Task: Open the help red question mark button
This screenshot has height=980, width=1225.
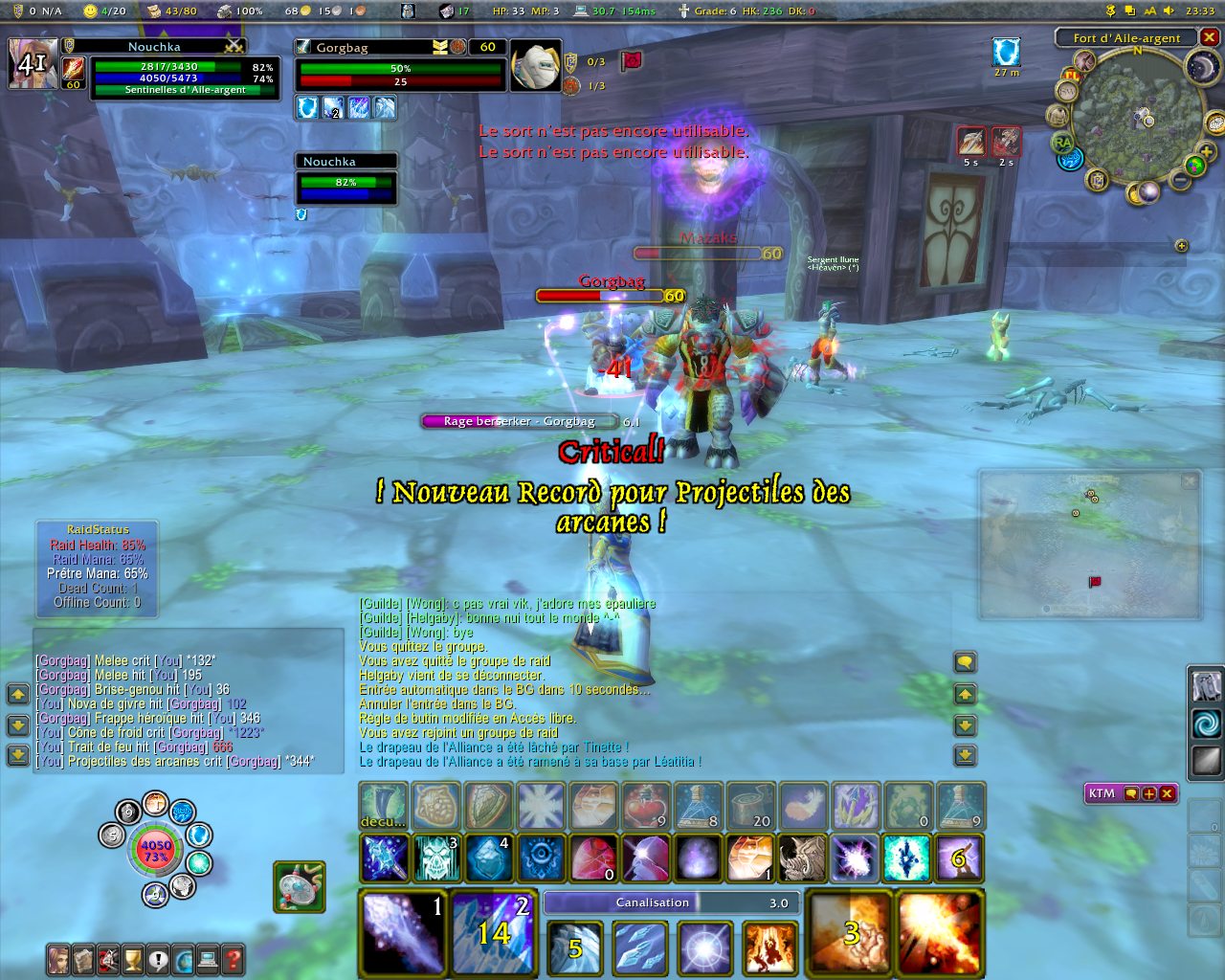Action: coord(233,958)
